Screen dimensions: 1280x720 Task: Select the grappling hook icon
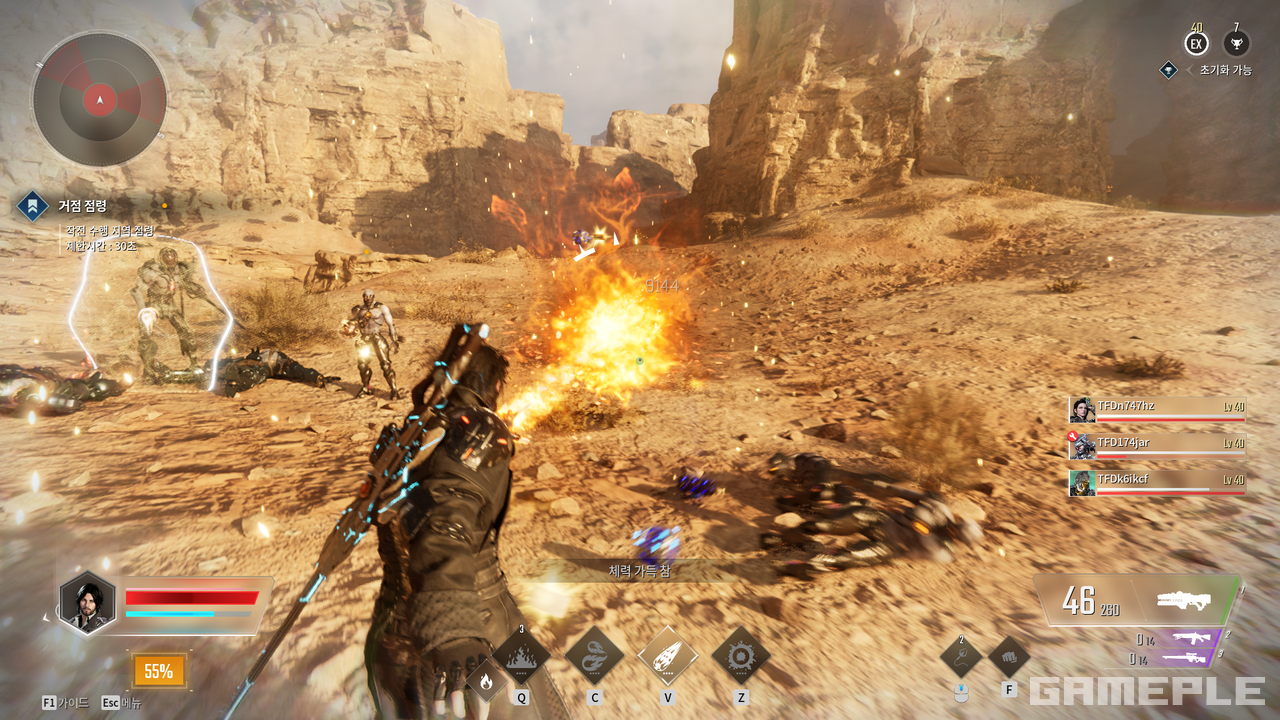pyautogui.click(x=961, y=657)
